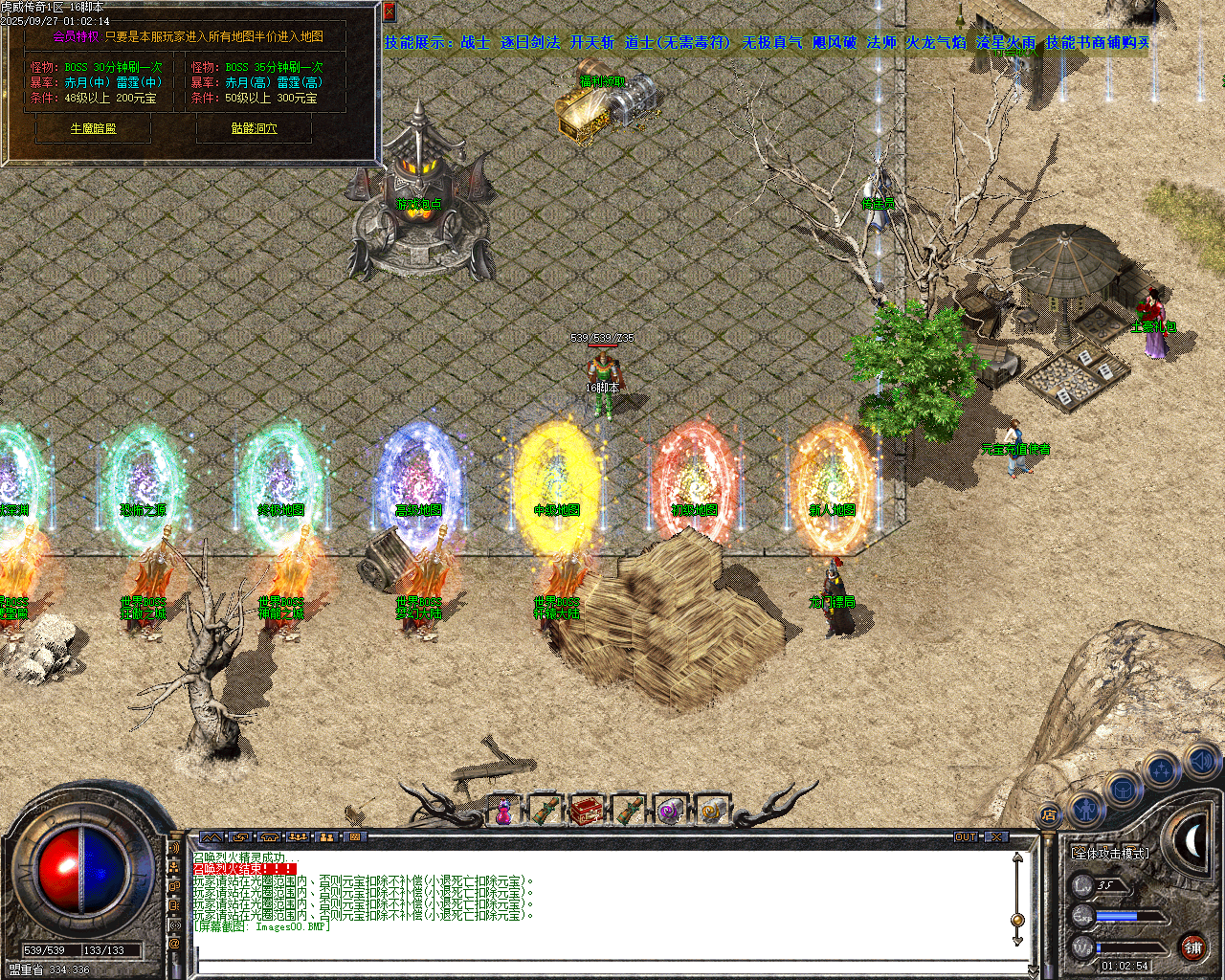Viewport: 1225px width, 980px height.
Task: Click the @ icon on chat sidebar
Action: coord(173,945)
